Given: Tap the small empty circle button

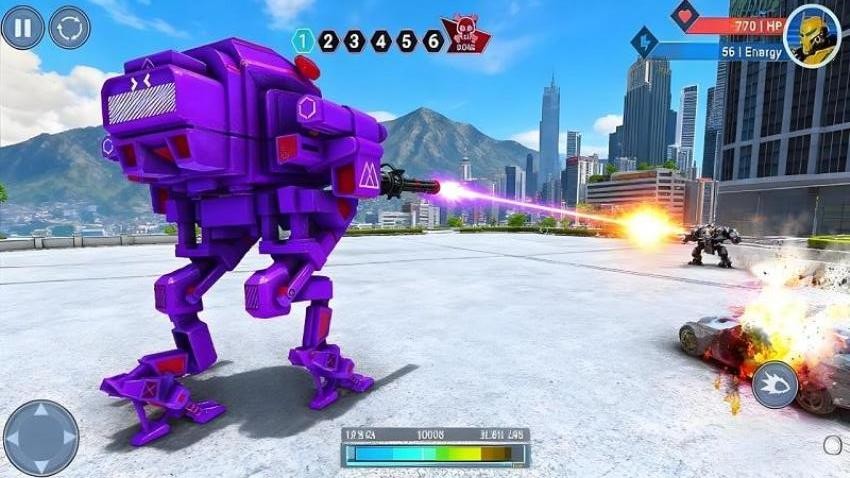Looking at the screenshot, I should [x=832, y=445].
